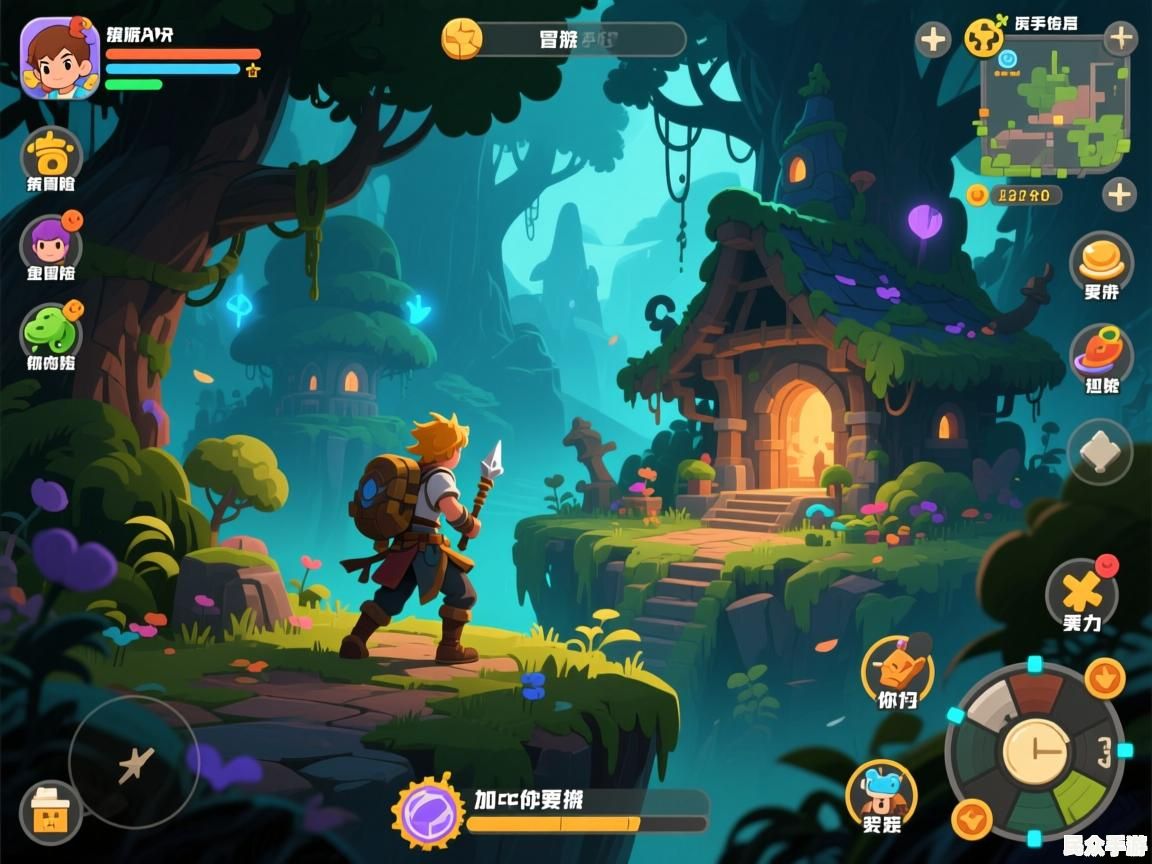Tap the green slime pet icon
1152x864 pixels.
coord(50,330)
